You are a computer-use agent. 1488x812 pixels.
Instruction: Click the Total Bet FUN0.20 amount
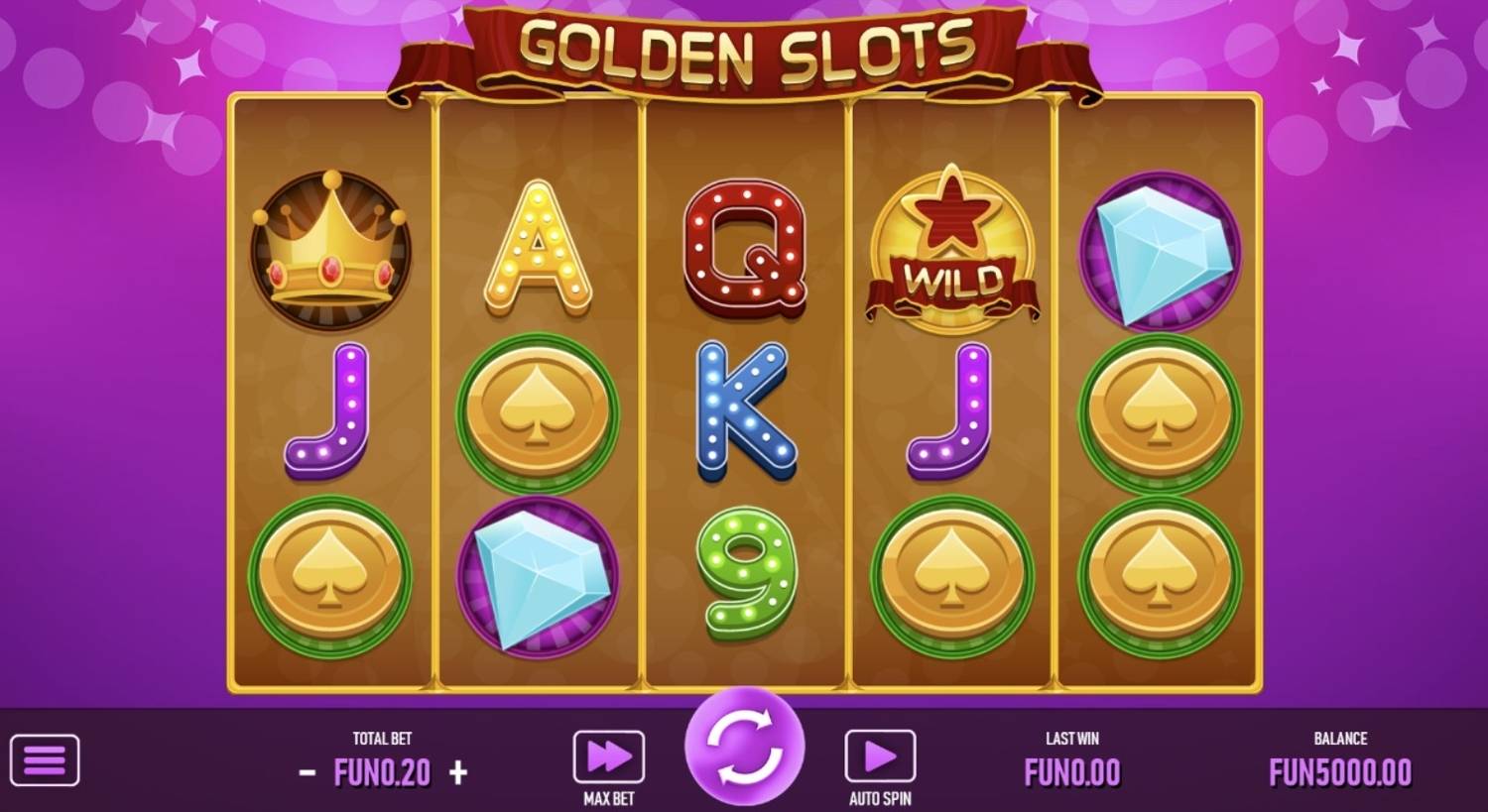tap(380, 771)
